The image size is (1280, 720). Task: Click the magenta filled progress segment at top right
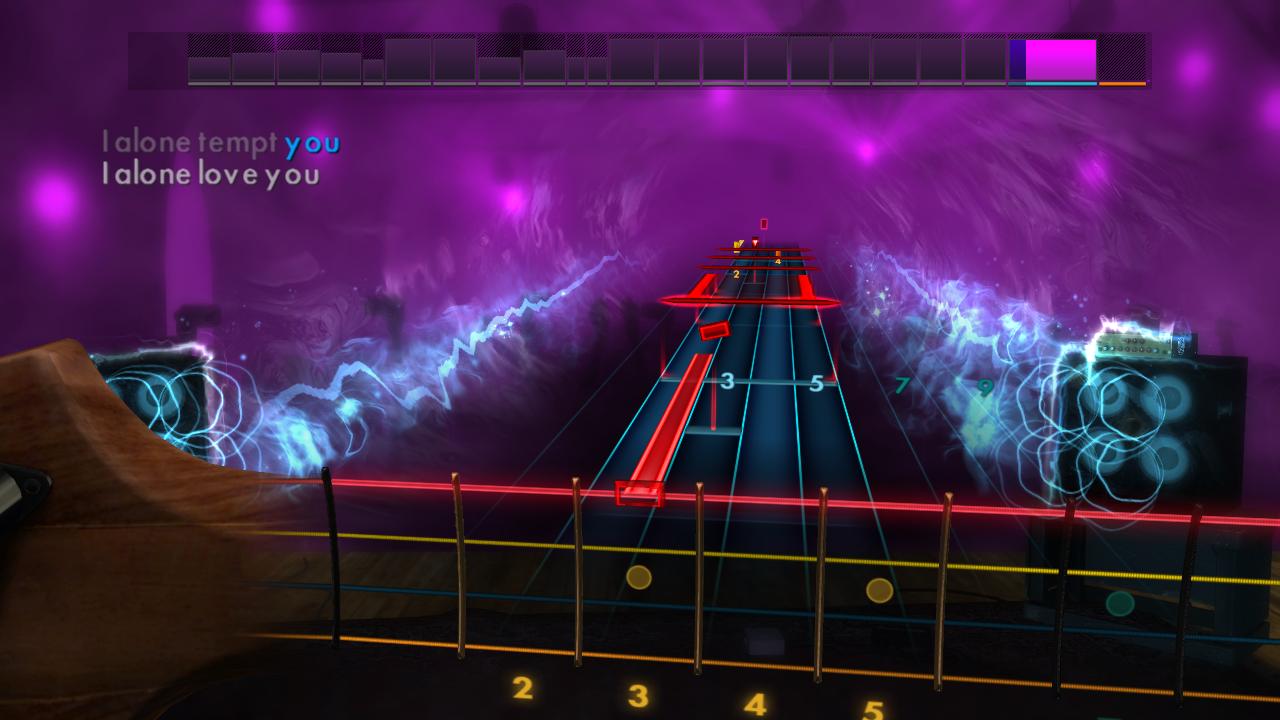click(1062, 60)
